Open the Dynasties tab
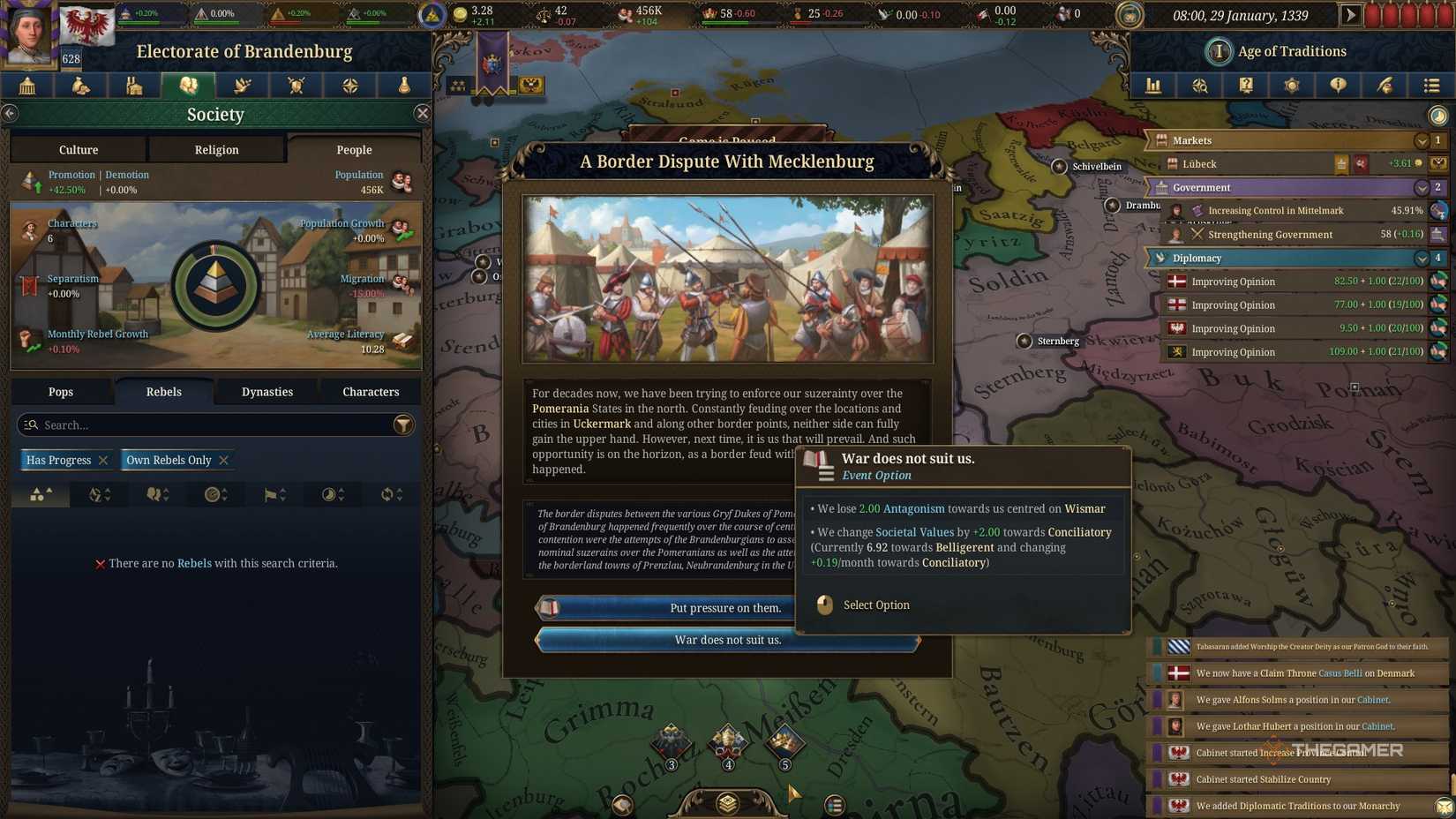 point(266,391)
